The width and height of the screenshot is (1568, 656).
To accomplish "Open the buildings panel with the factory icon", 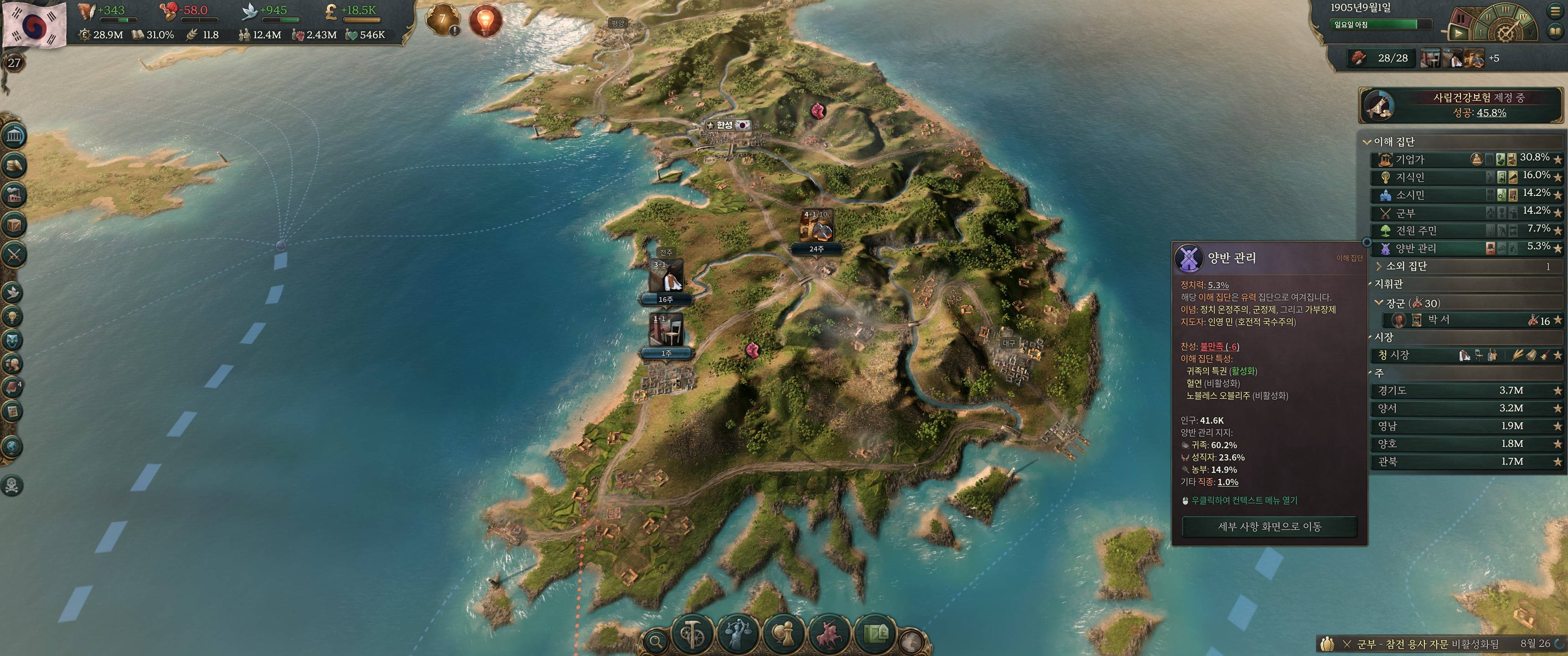I will (x=14, y=195).
